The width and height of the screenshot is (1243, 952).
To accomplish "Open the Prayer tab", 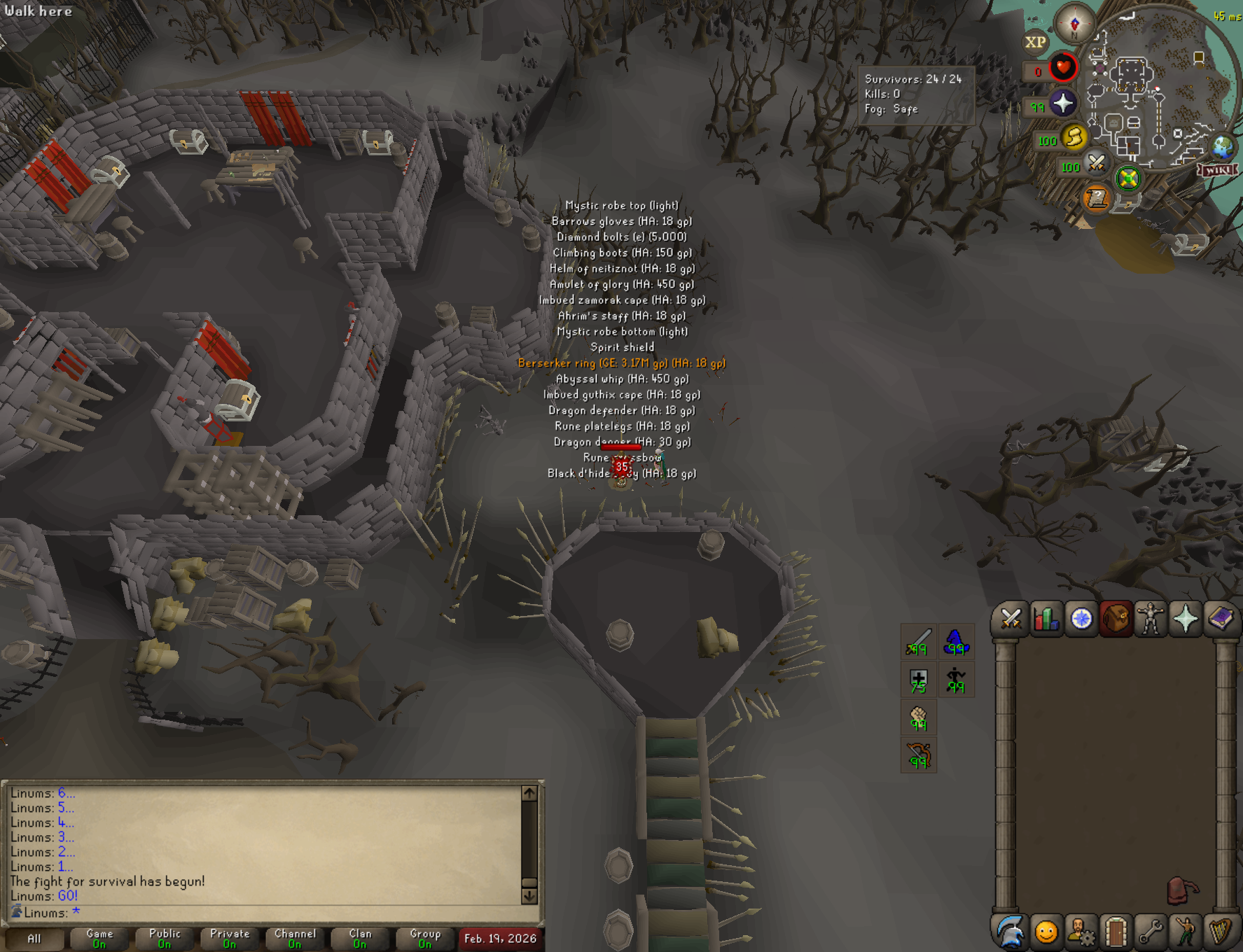I will (x=1185, y=619).
